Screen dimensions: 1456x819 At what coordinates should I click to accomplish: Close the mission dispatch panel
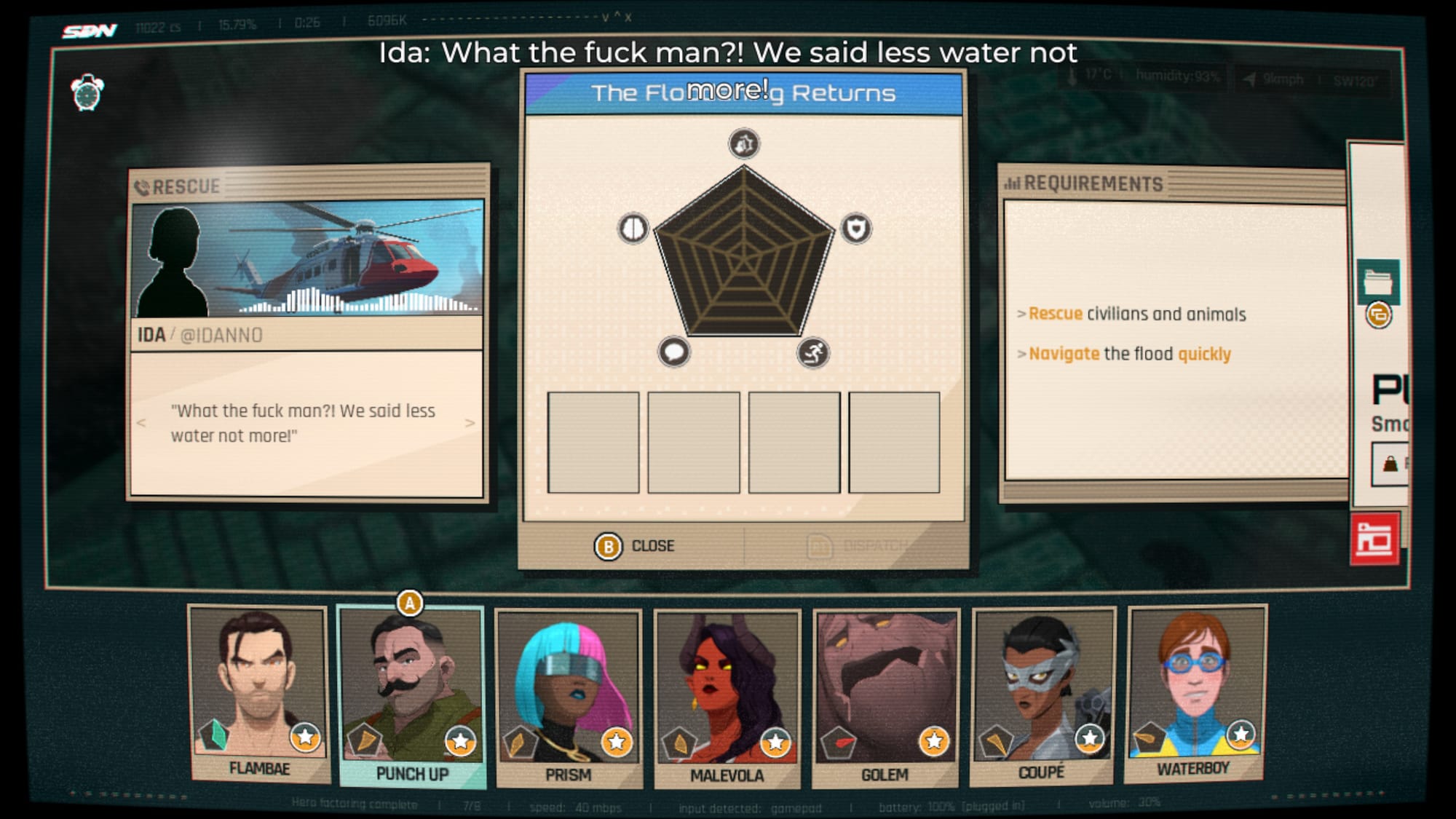coord(633,546)
